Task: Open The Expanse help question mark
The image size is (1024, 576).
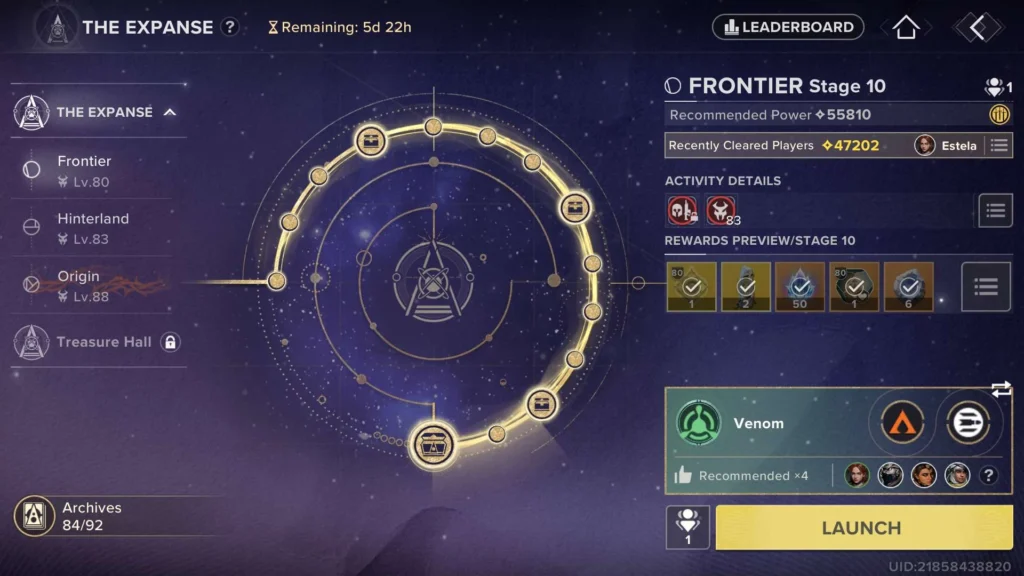Action: pos(230,27)
